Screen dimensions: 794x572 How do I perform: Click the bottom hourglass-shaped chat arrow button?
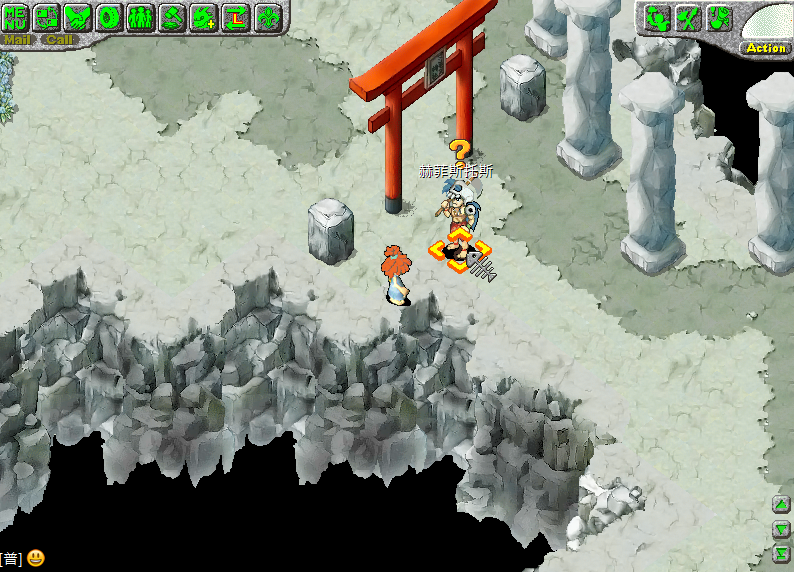(x=782, y=554)
